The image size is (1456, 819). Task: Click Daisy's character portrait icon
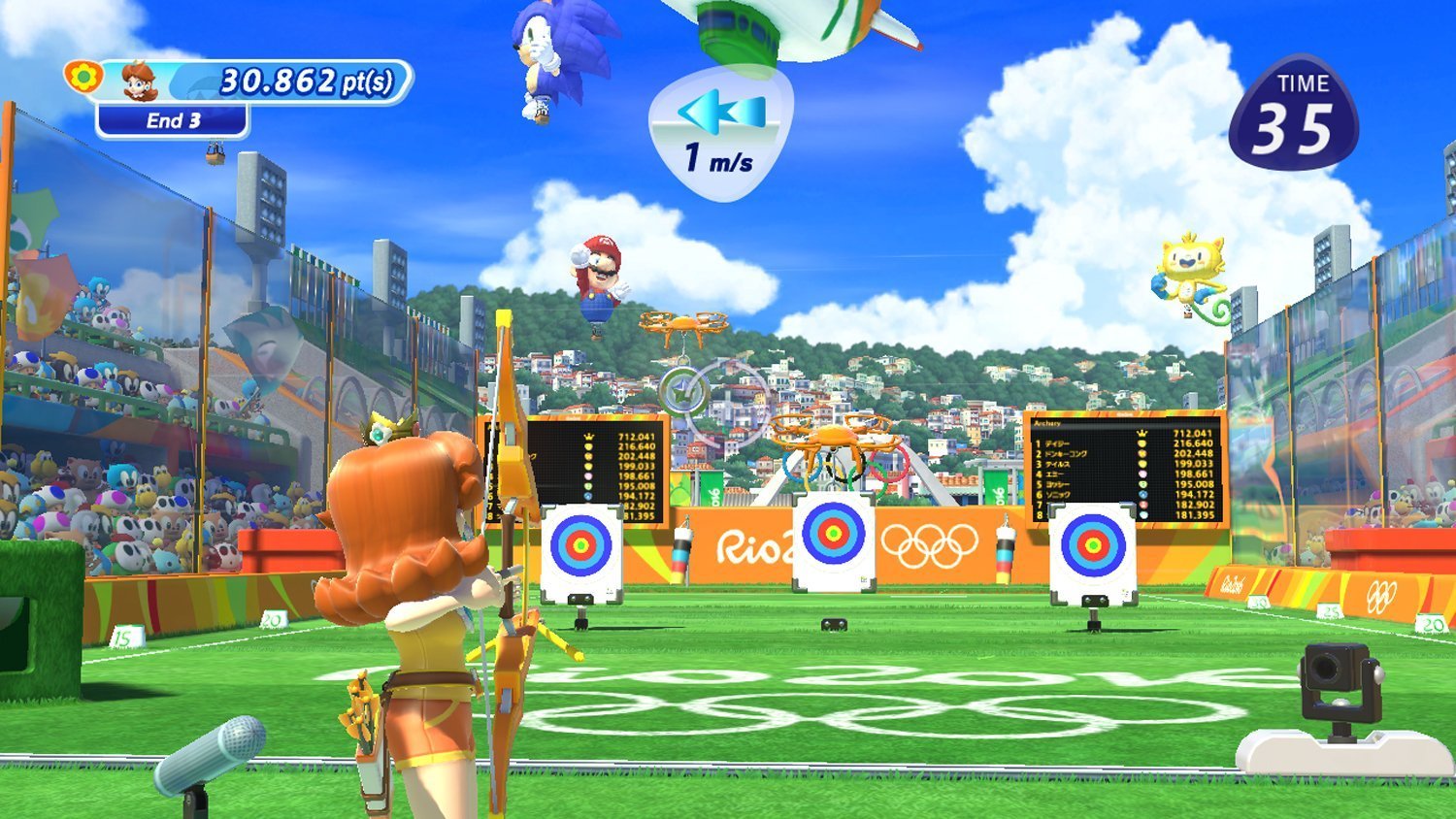point(142,82)
